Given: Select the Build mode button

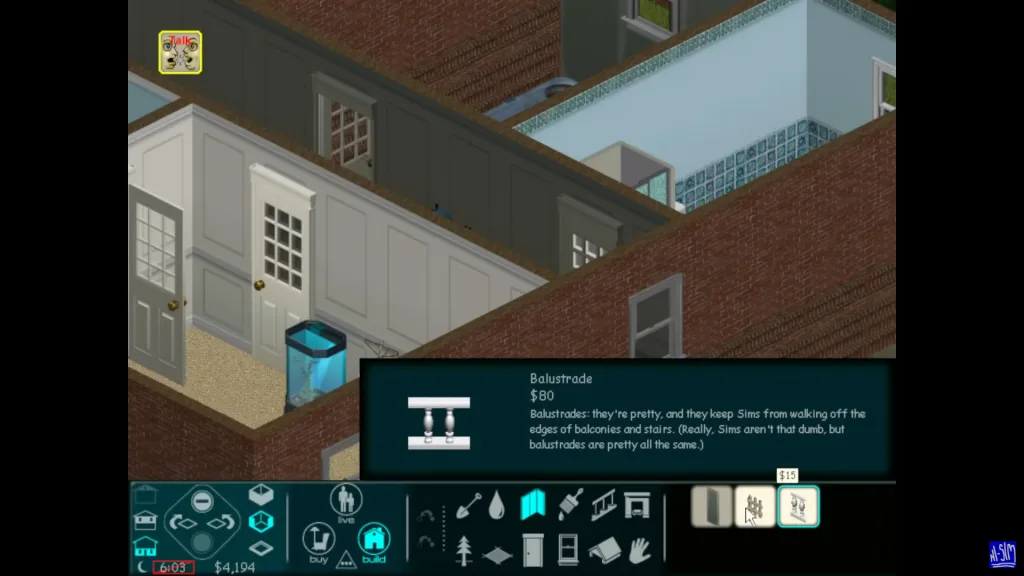Looking at the screenshot, I should tap(373, 541).
